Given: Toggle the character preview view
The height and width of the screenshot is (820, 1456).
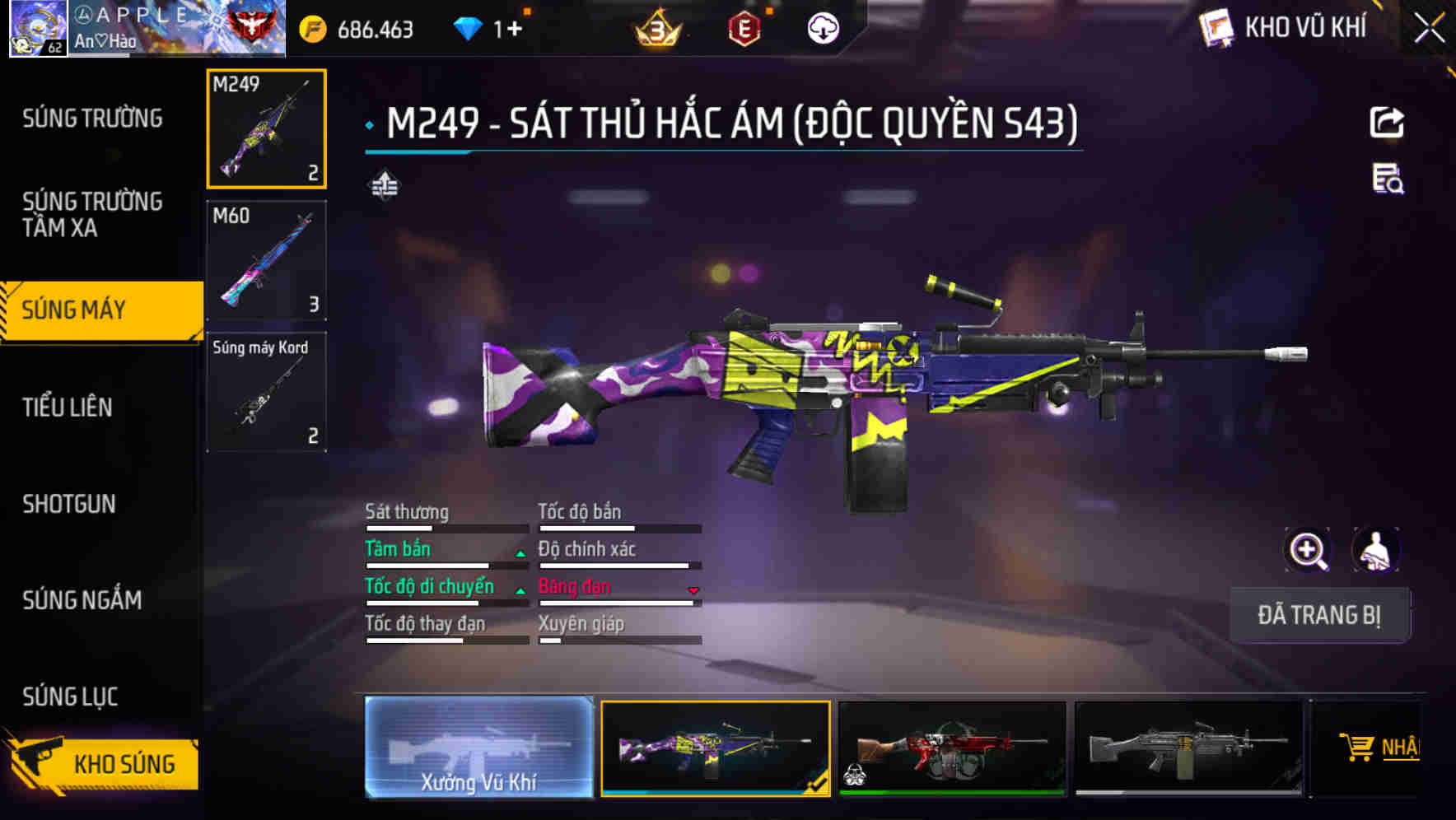Looking at the screenshot, I should [x=1375, y=550].
